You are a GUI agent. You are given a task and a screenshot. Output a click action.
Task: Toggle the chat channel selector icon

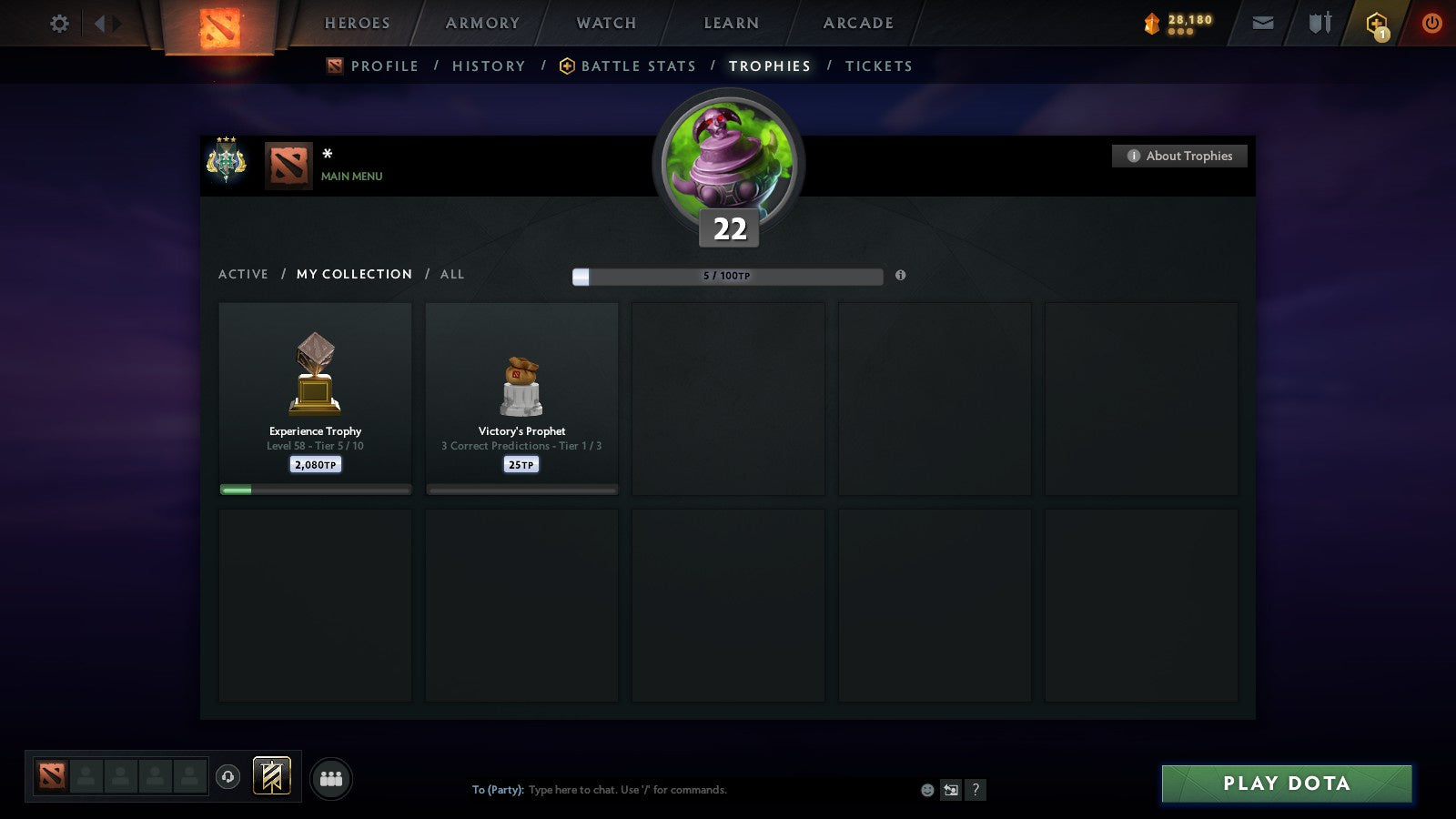950,790
